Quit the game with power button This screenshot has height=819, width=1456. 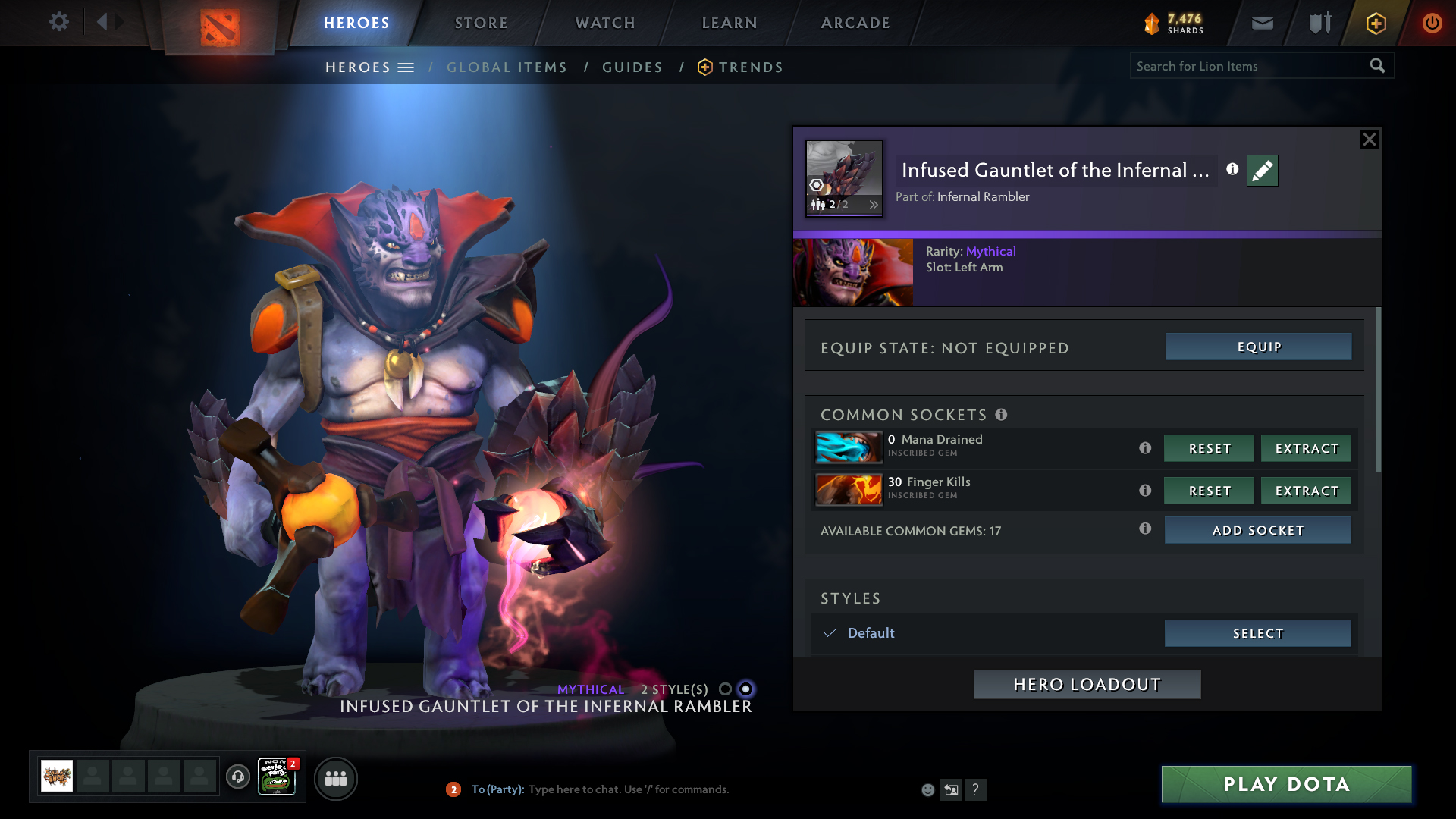(1432, 23)
